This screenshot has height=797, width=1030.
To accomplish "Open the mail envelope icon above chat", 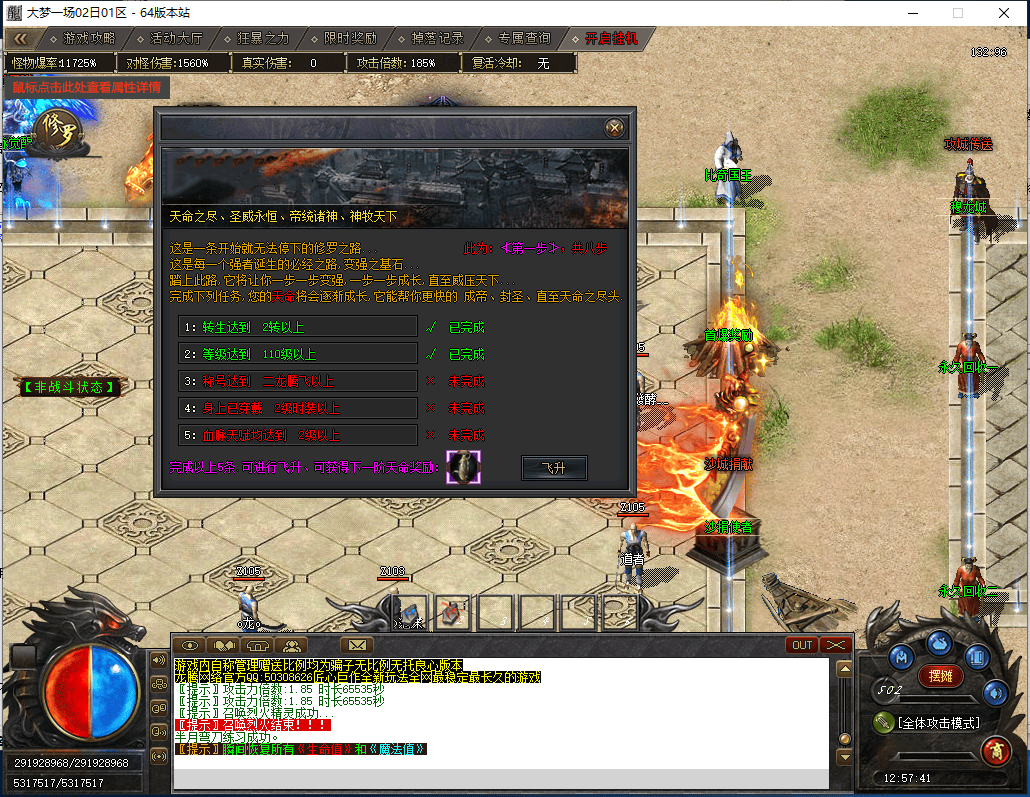I will 356,645.
